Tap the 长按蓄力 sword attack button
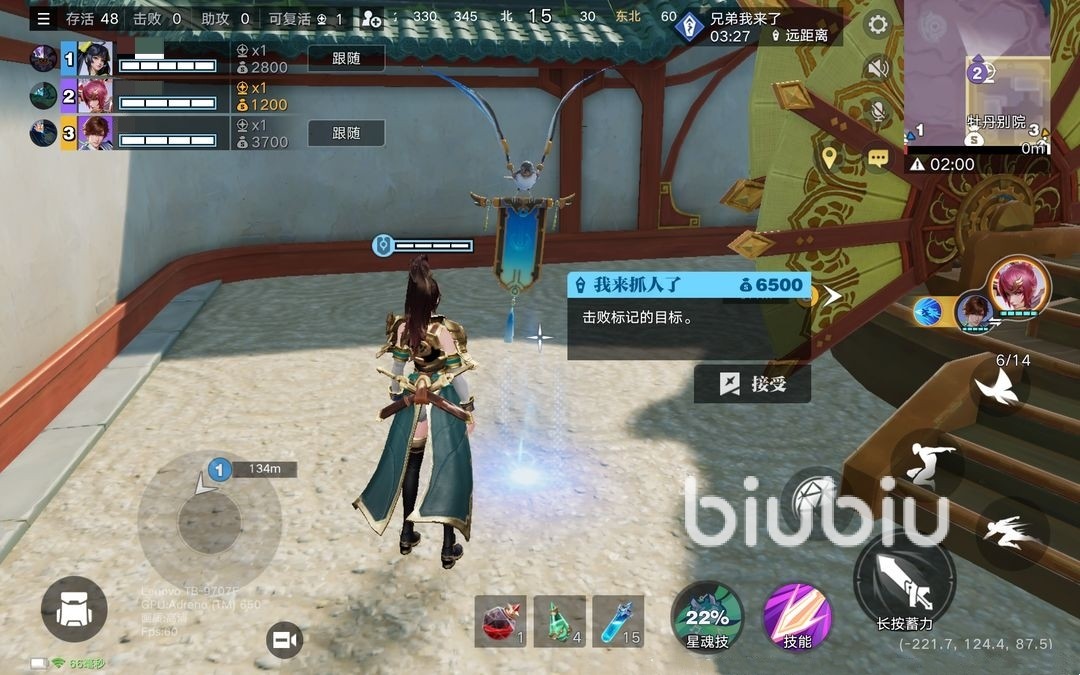Screen dimensions: 1080x675 pos(904,582)
